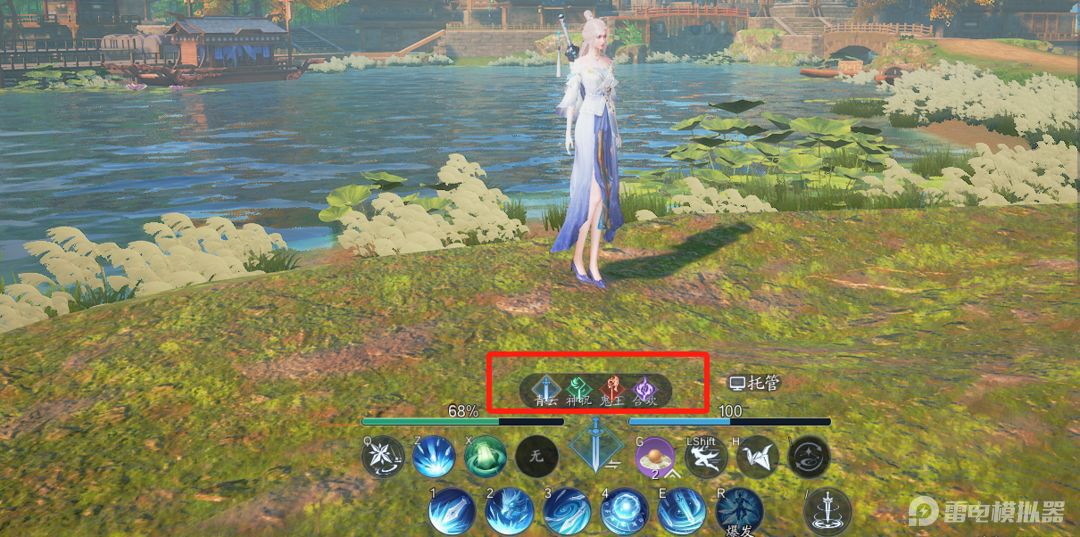Cast the green X skill
Image resolution: width=1080 pixels, height=537 pixels.
pyautogui.click(x=485, y=457)
